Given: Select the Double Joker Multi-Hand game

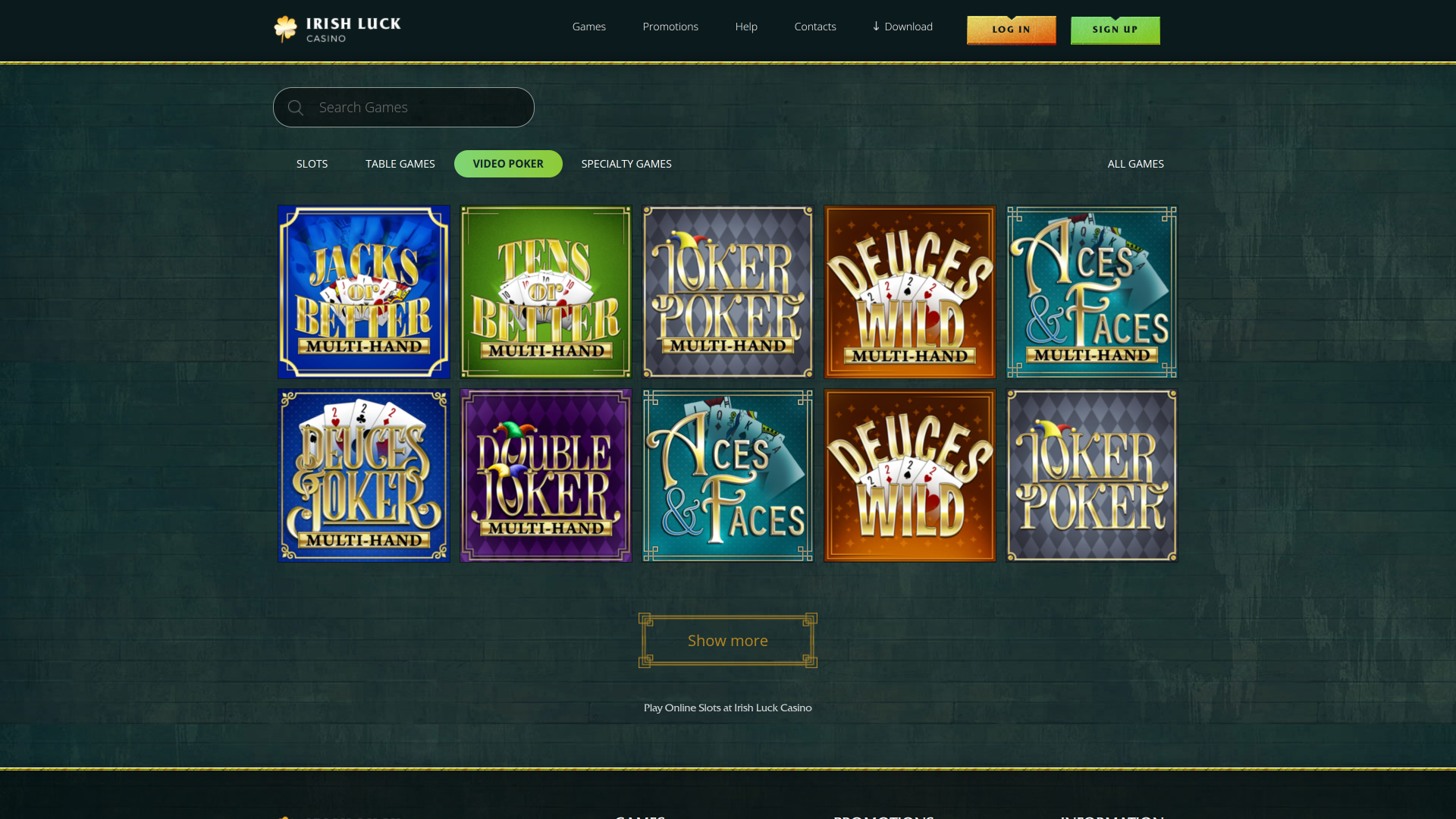Looking at the screenshot, I should pyautogui.click(x=545, y=475).
